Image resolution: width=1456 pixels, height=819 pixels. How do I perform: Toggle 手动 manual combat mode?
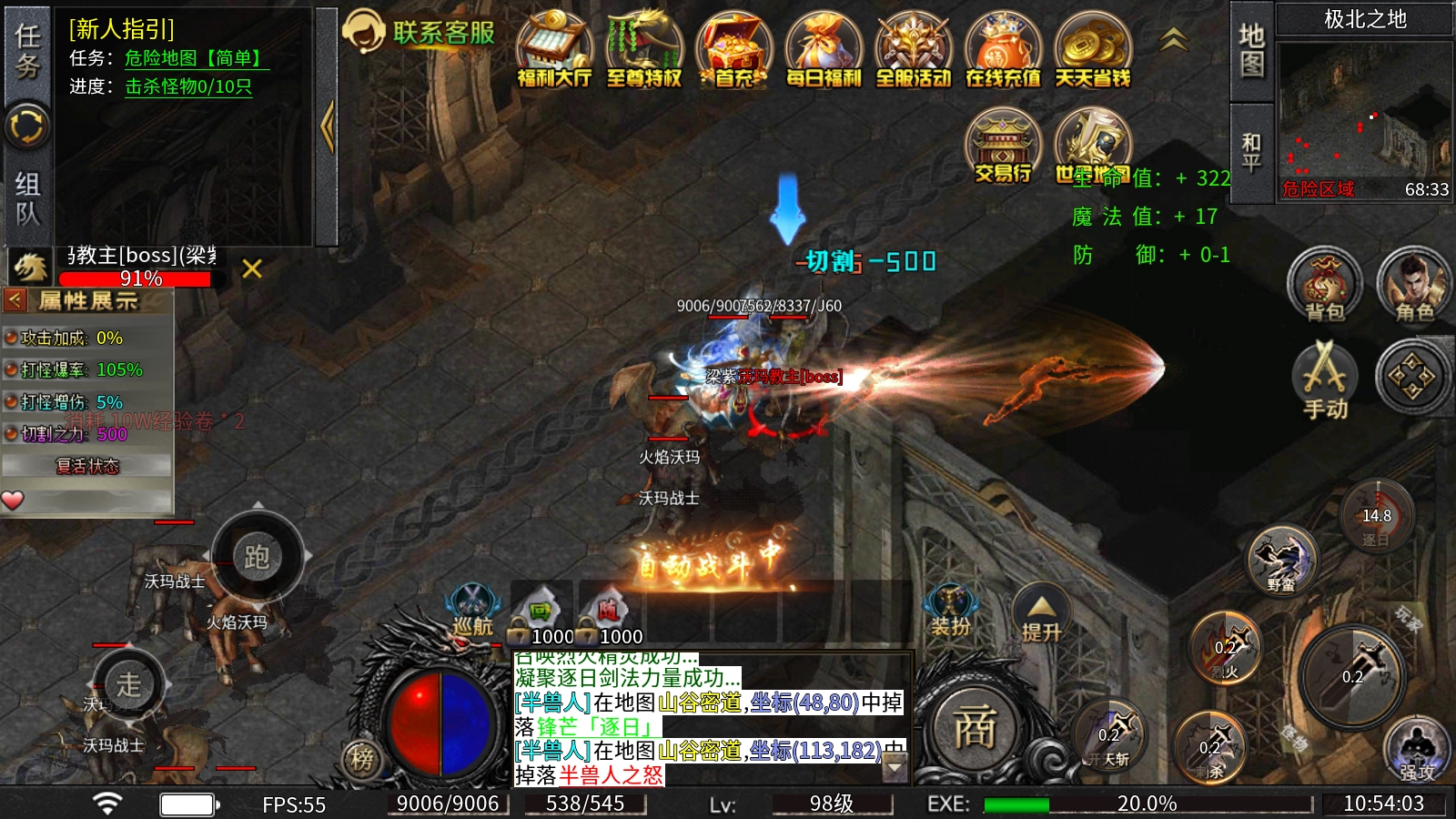tap(1325, 380)
